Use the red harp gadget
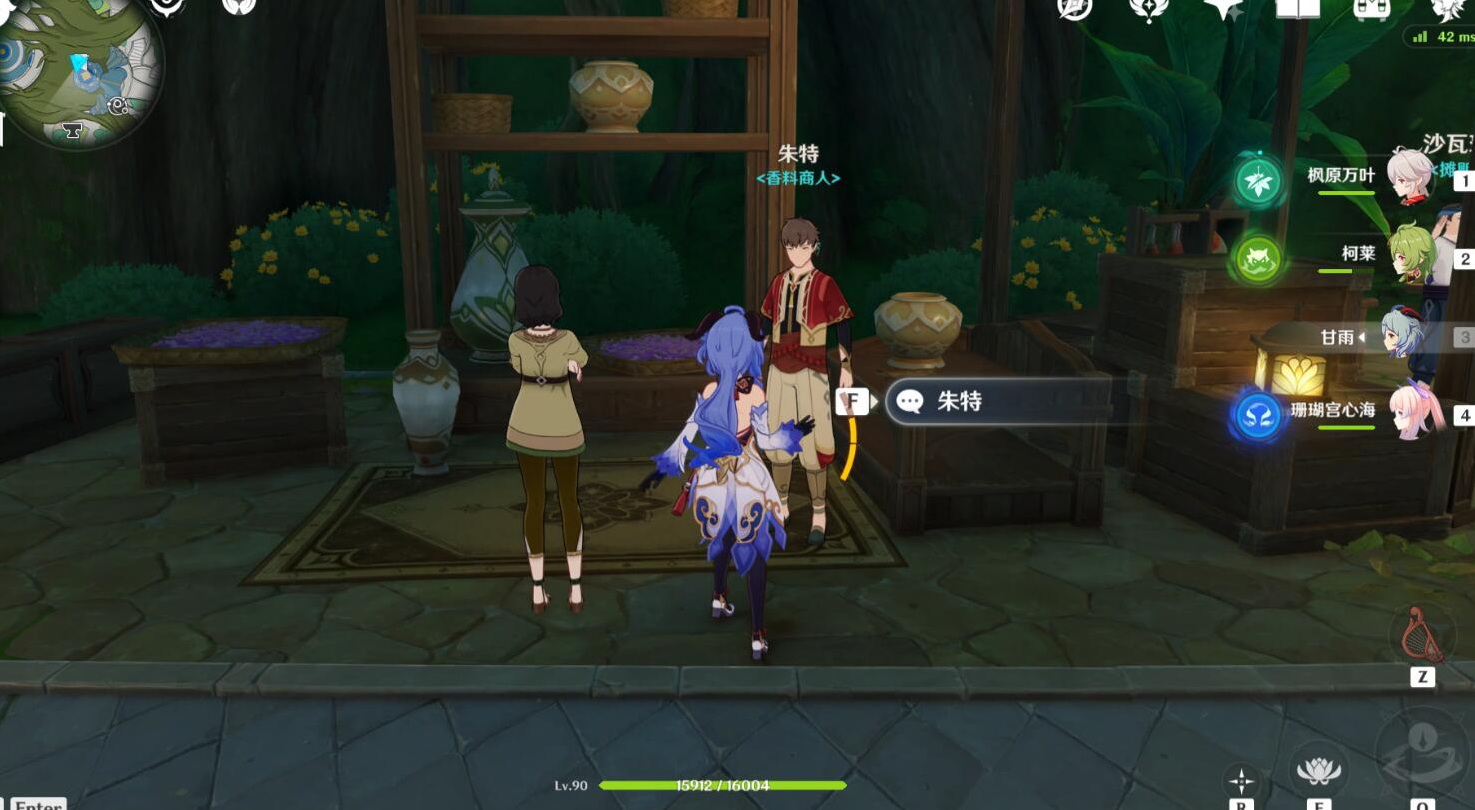 click(x=1422, y=634)
